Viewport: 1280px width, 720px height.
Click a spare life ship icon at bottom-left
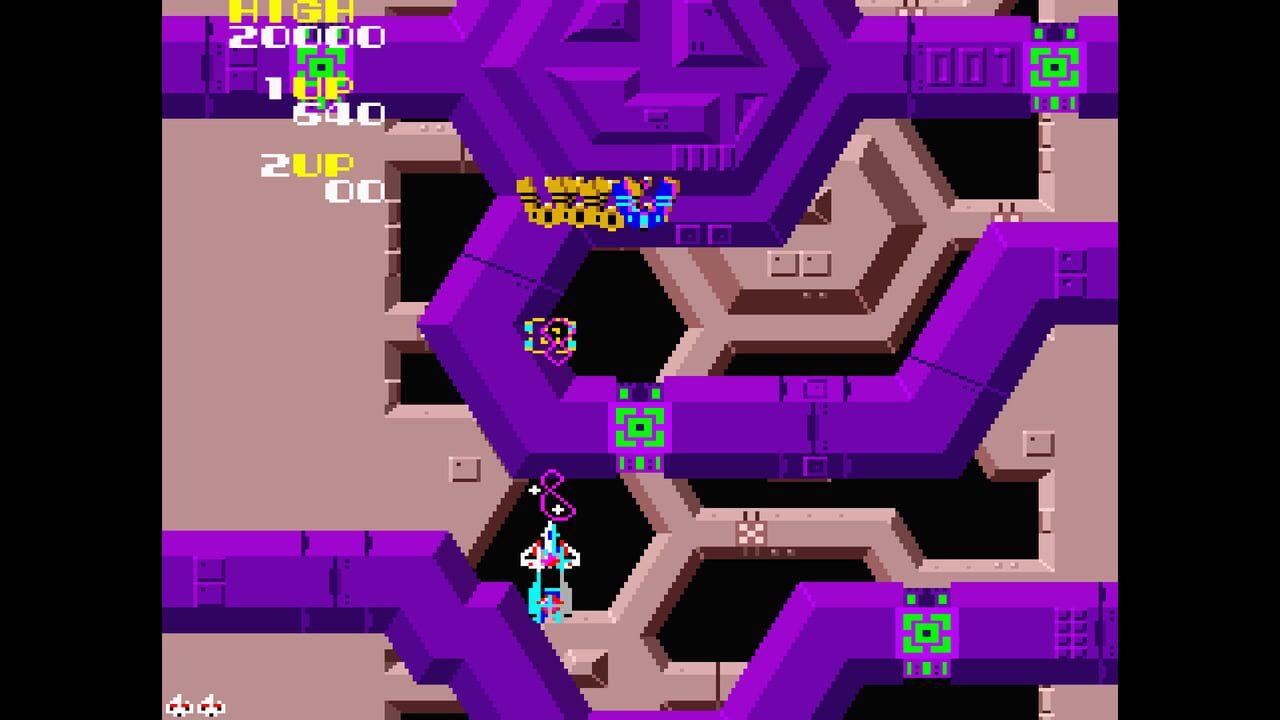(179, 706)
